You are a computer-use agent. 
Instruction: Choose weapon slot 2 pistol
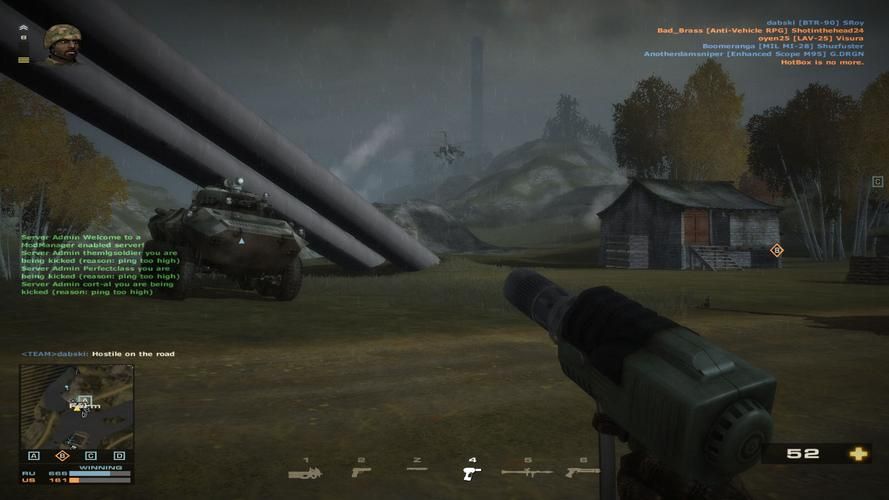(x=361, y=471)
